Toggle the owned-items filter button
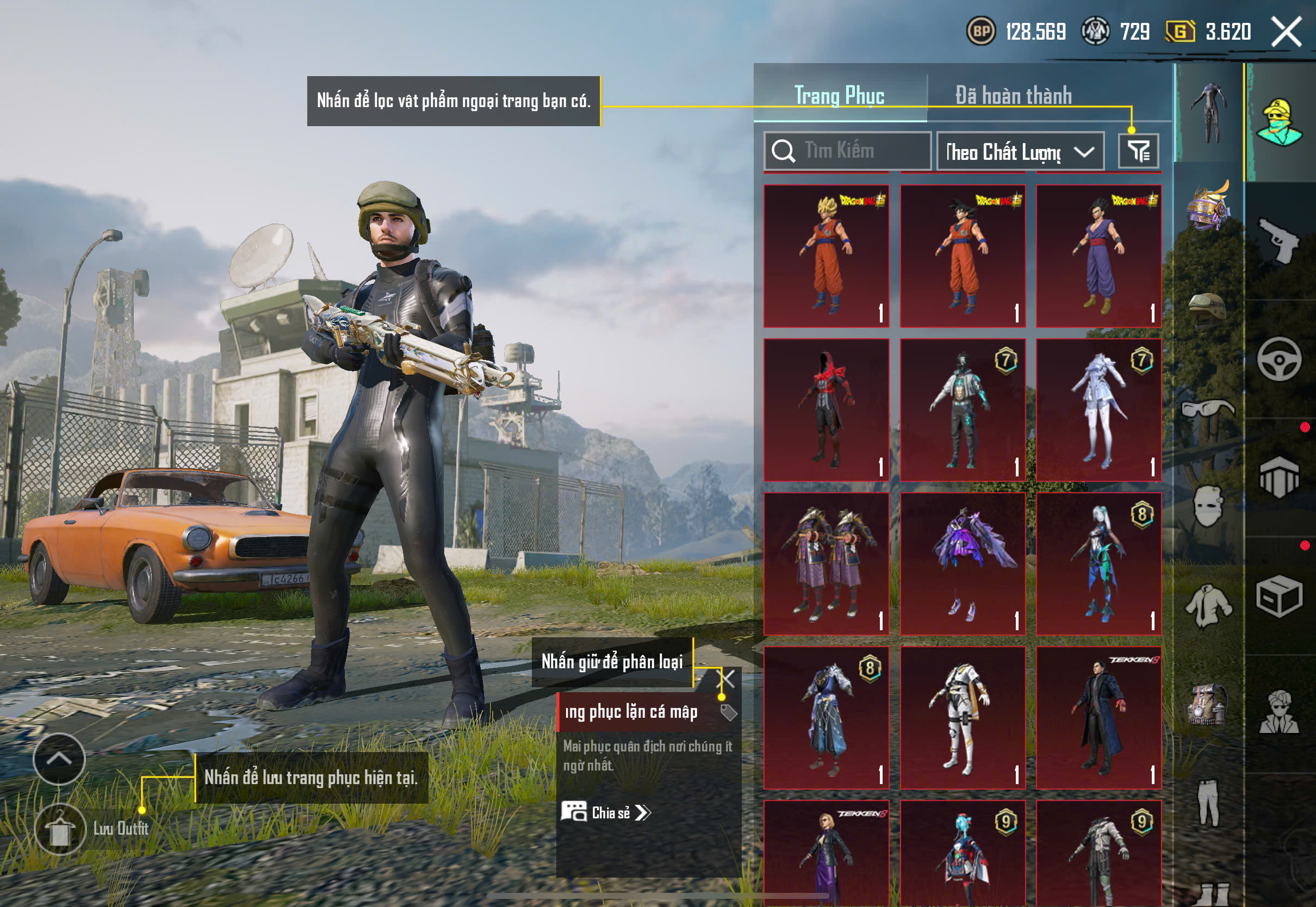This screenshot has height=907, width=1316. (x=1138, y=151)
